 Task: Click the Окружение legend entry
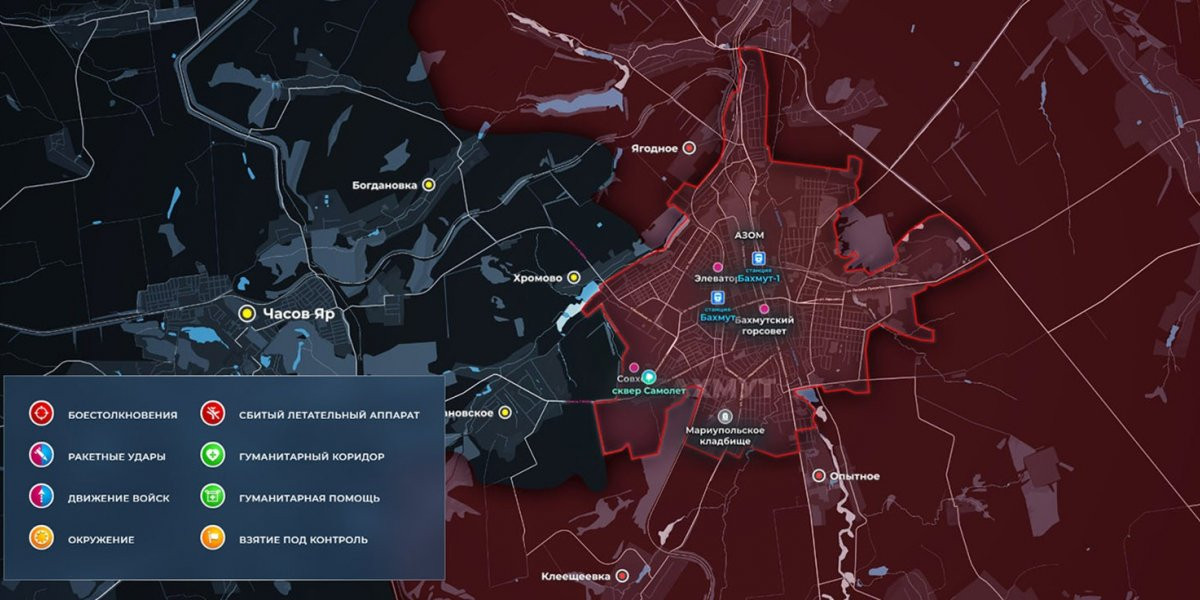[x=41, y=539]
